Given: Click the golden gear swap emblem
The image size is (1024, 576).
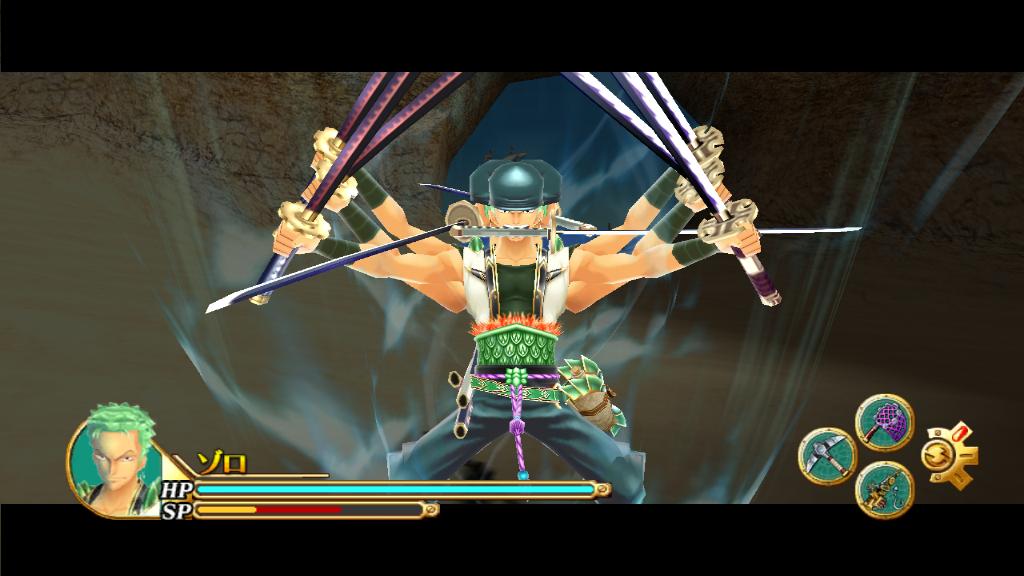Looking at the screenshot, I should pos(946,457).
